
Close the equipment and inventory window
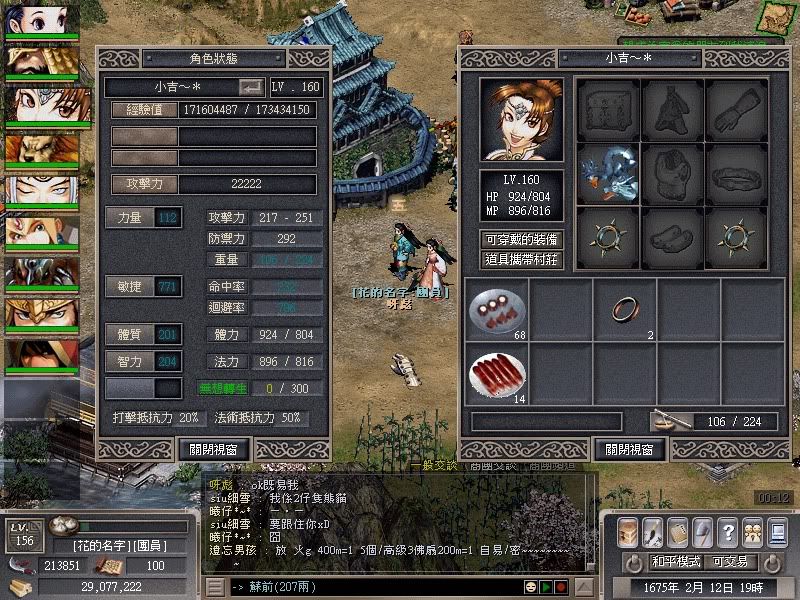[x=629, y=448]
